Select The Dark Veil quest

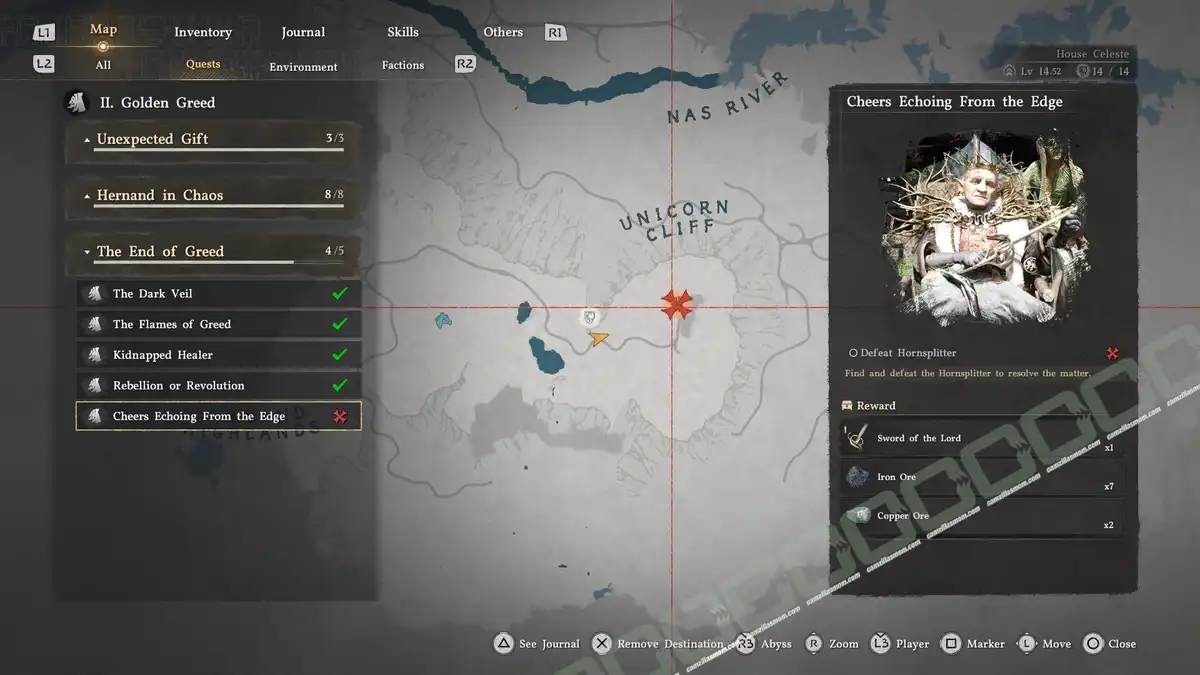(218, 294)
